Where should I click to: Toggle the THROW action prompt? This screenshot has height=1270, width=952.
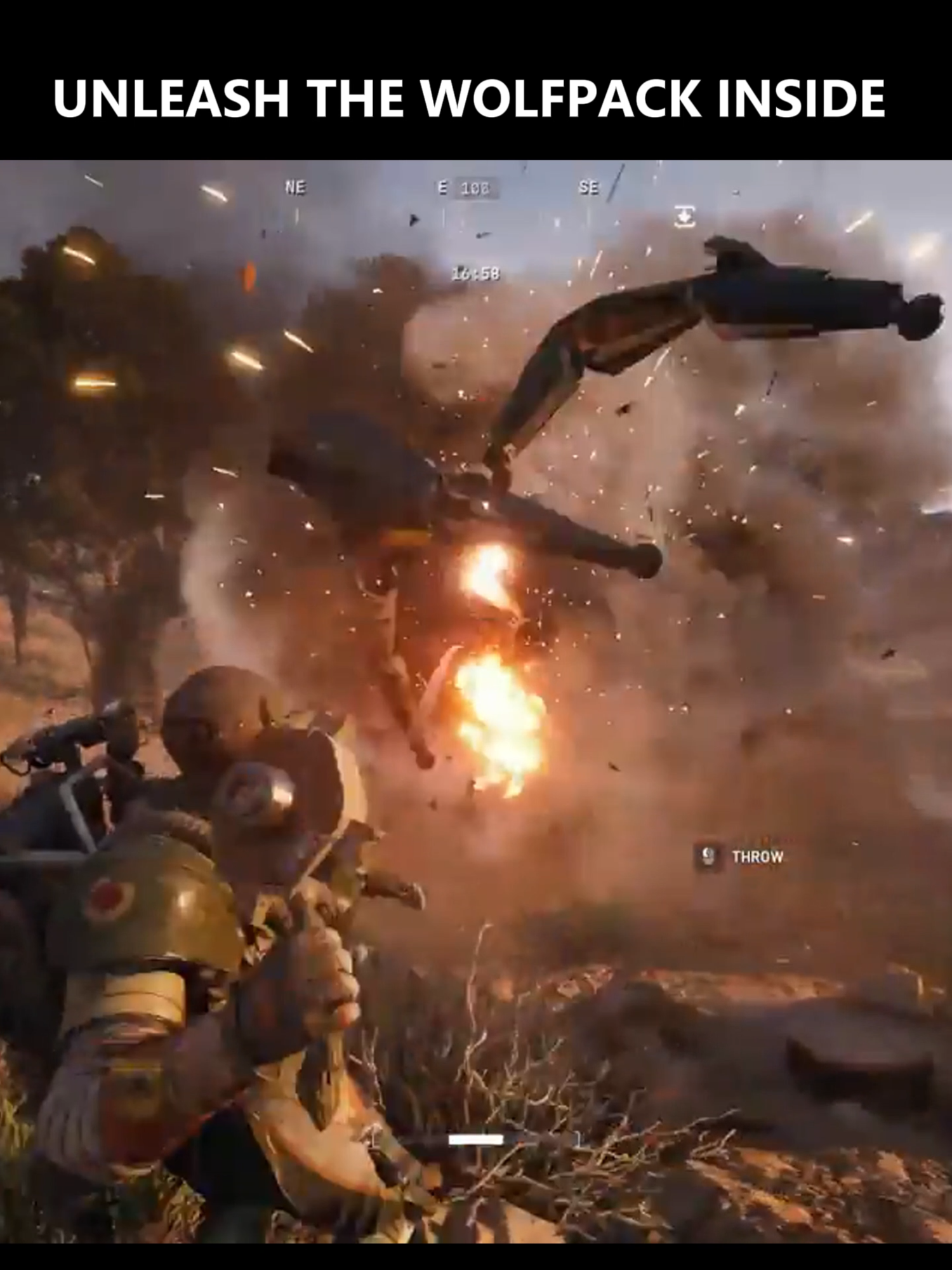758,855
